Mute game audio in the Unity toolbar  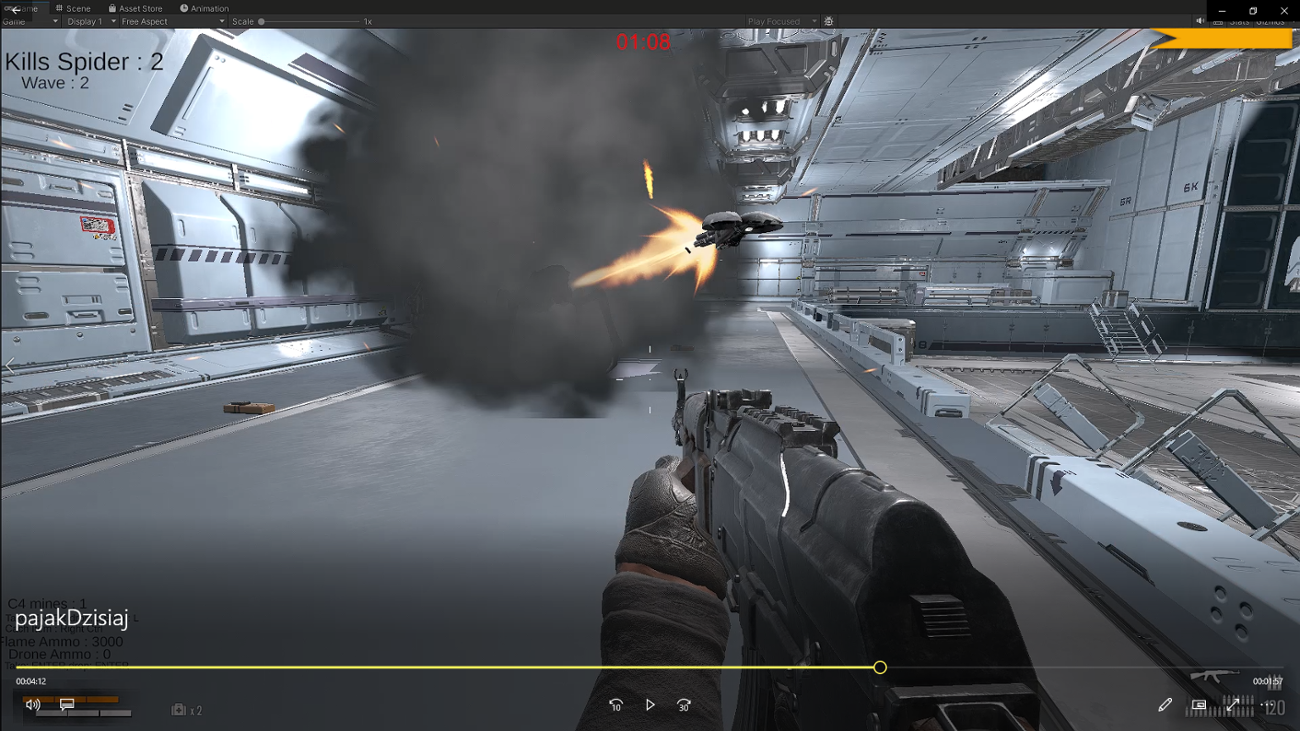[1200, 20]
